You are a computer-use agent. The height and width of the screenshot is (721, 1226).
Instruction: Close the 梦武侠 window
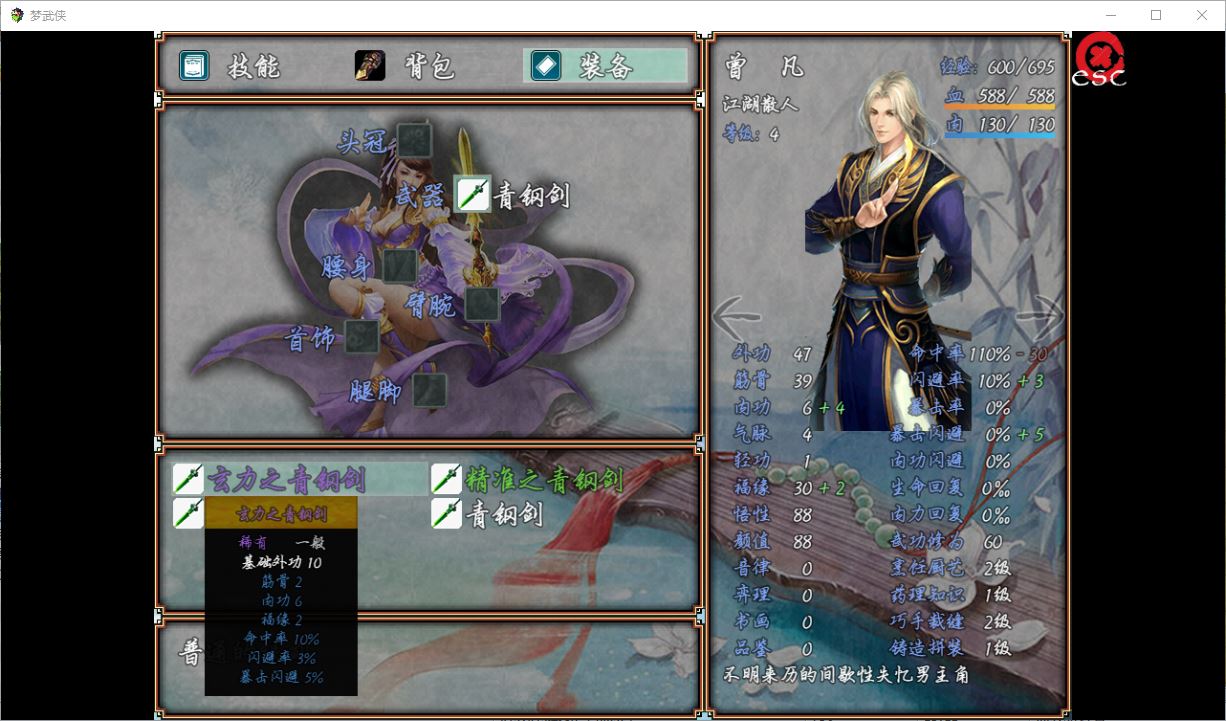coord(1202,15)
